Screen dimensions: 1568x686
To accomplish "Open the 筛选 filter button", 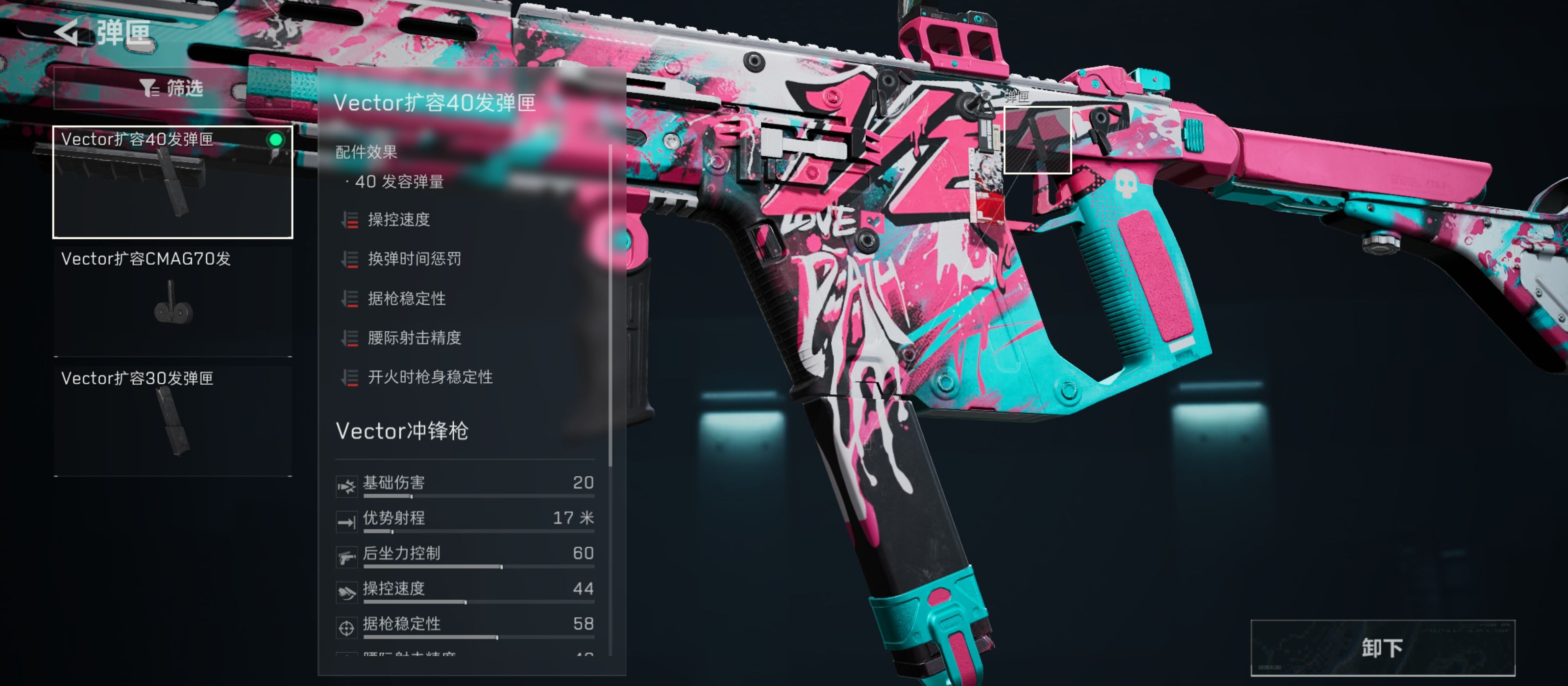I will click(171, 89).
